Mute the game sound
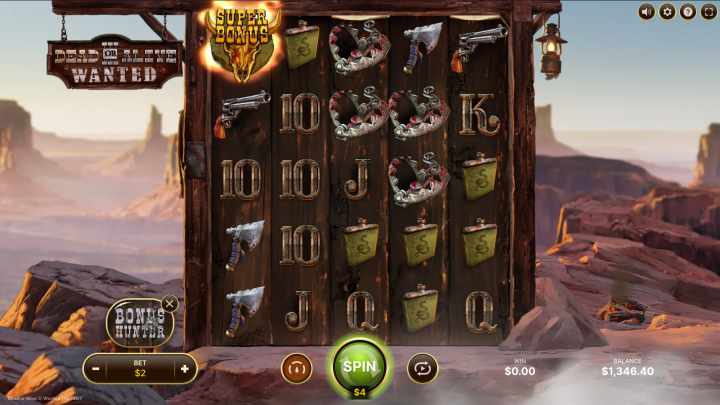The height and width of the screenshot is (405, 720). pos(646,12)
